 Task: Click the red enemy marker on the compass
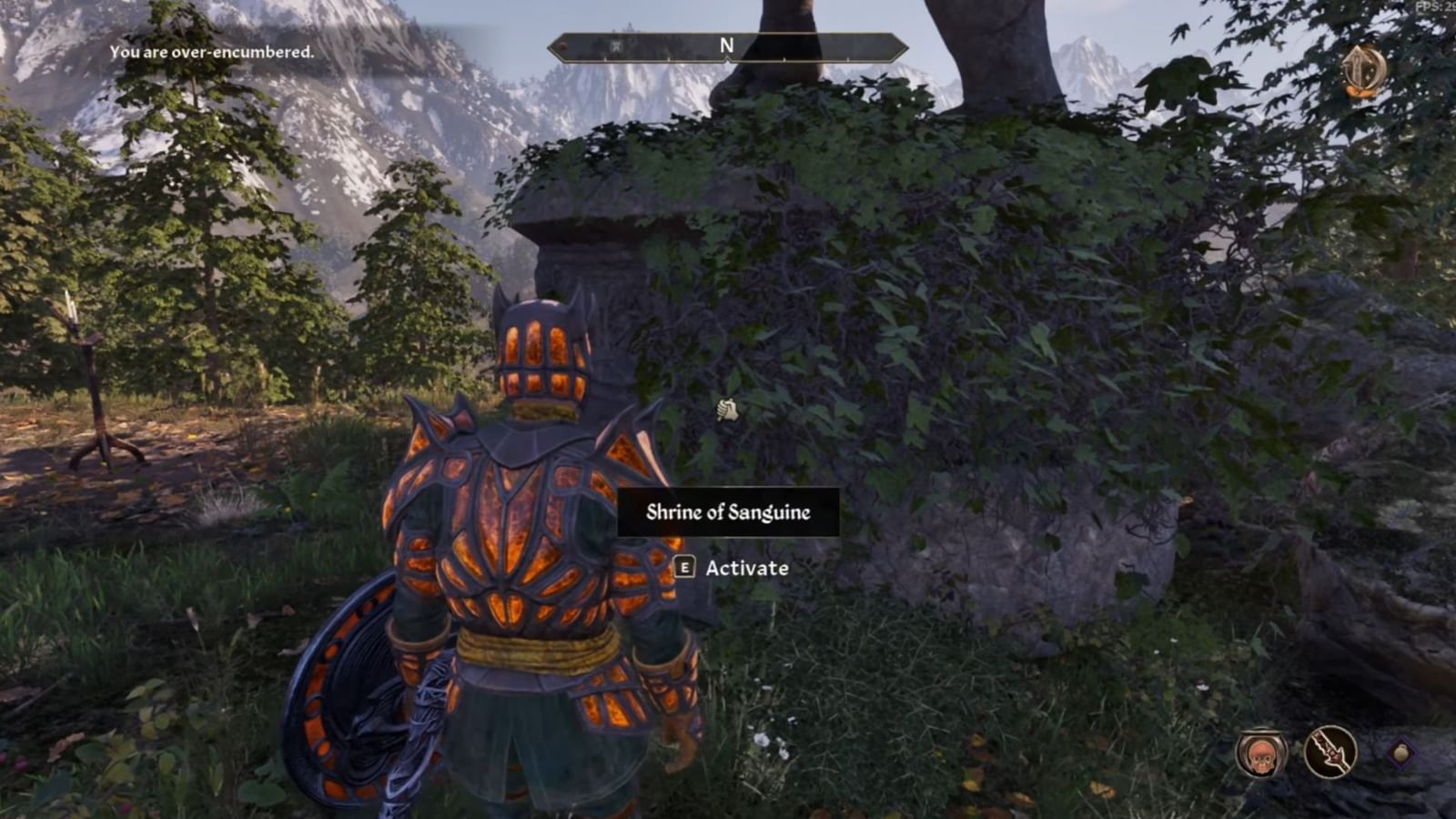pos(561,45)
